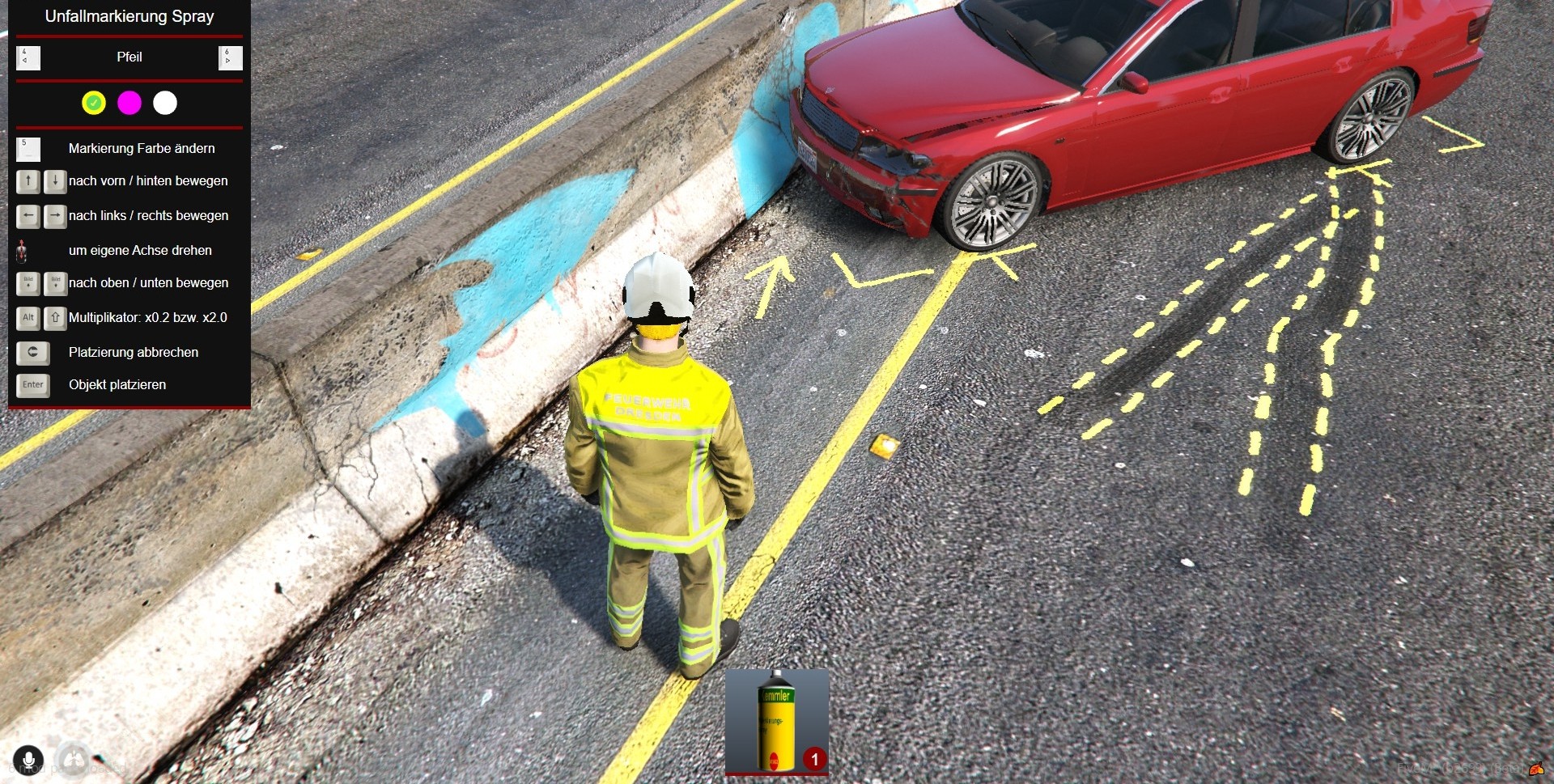
Task: Select the spray can hotbar slot
Action: coord(776,721)
